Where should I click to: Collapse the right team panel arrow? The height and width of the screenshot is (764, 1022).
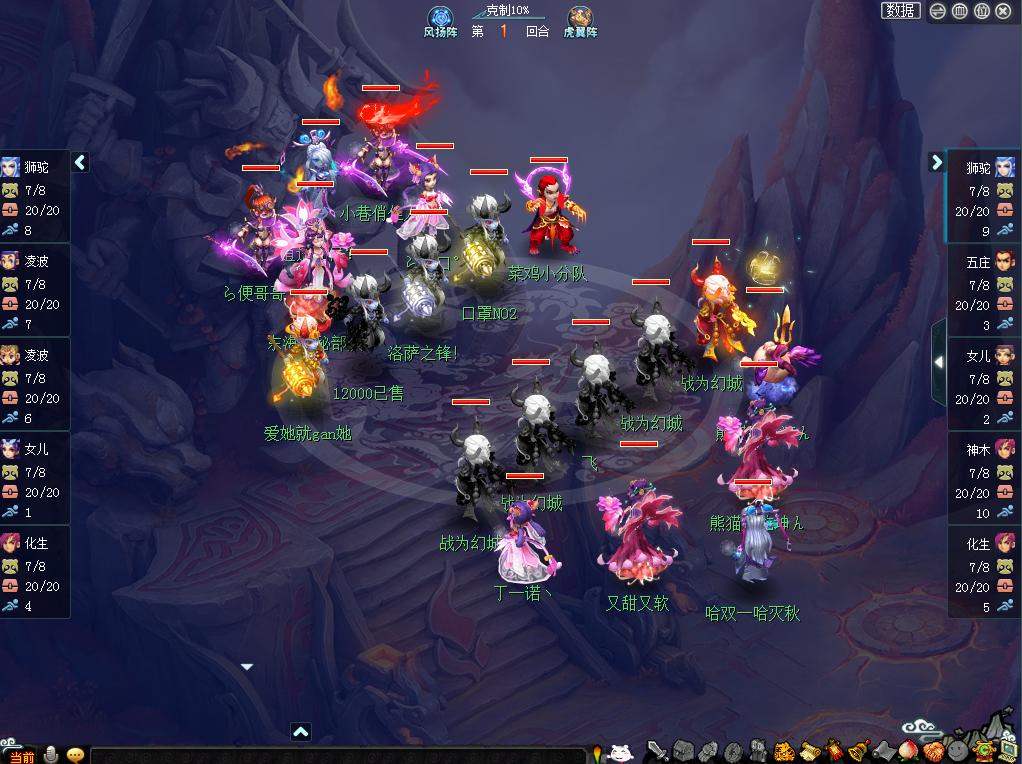tap(937, 162)
